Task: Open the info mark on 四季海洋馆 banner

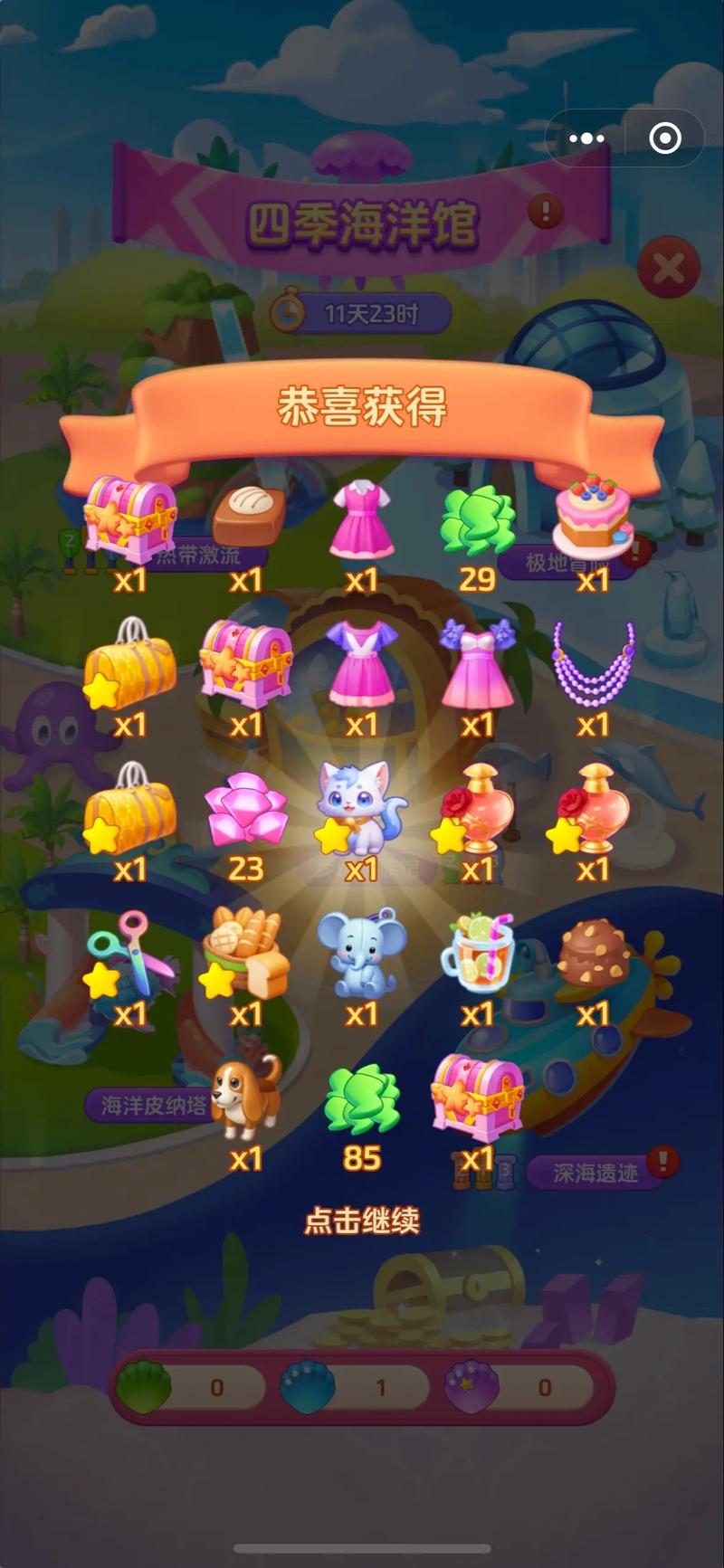Action: 545,212
